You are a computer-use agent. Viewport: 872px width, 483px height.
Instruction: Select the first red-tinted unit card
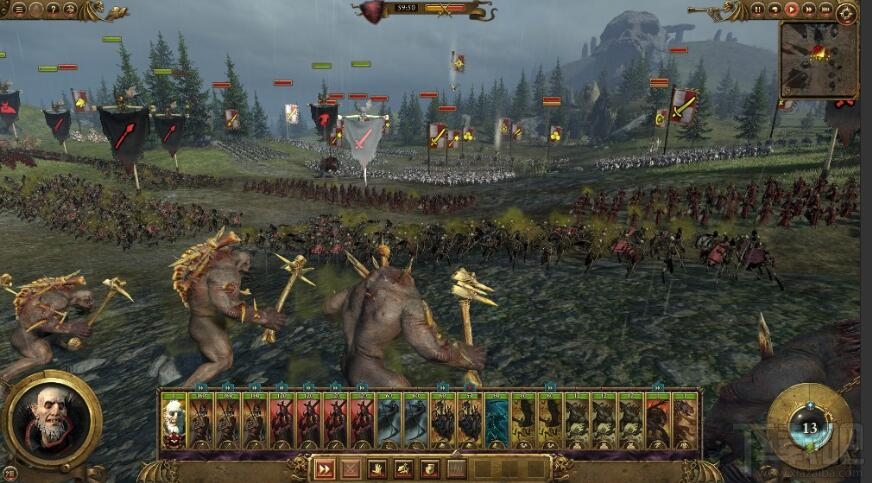[x=282, y=420]
